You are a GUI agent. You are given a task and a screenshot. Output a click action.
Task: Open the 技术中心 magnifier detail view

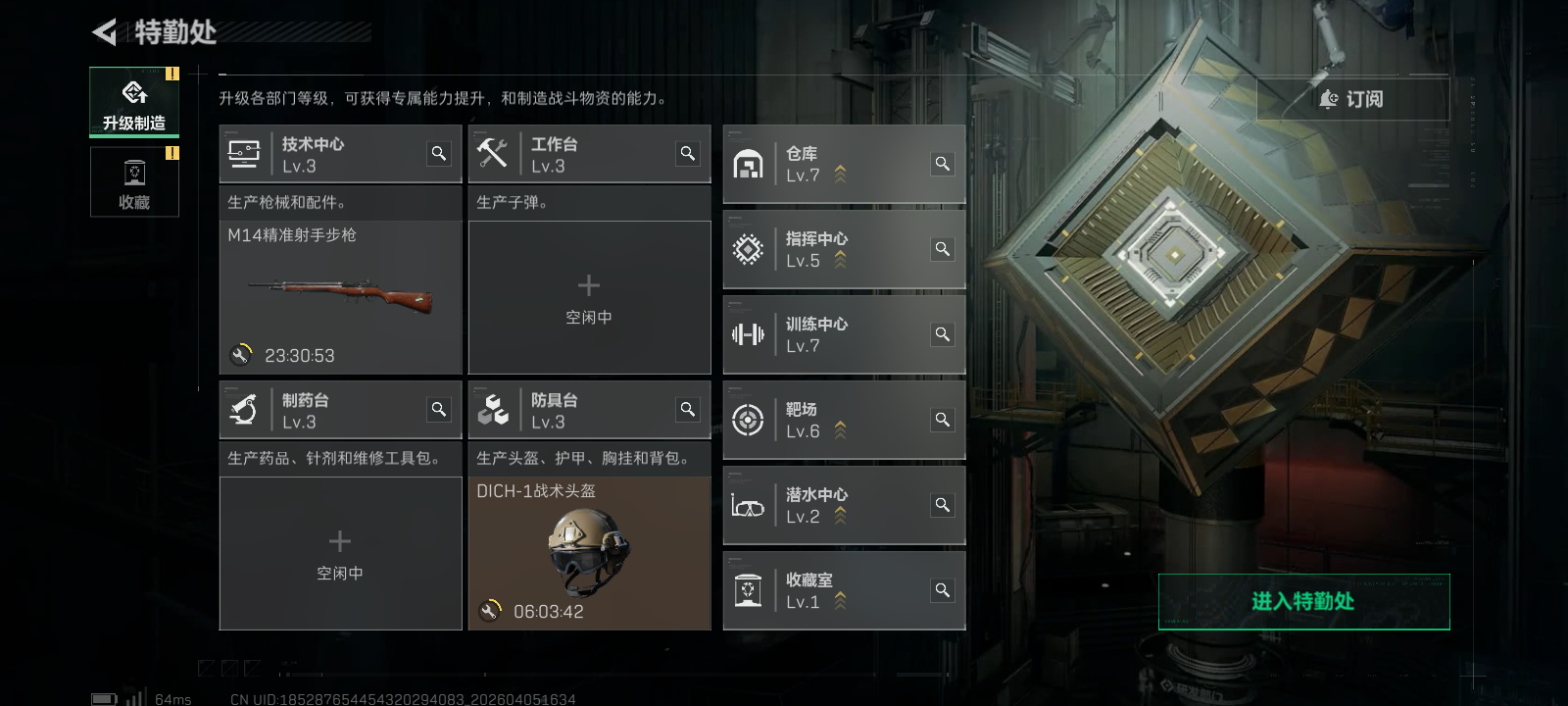click(x=438, y=153)
